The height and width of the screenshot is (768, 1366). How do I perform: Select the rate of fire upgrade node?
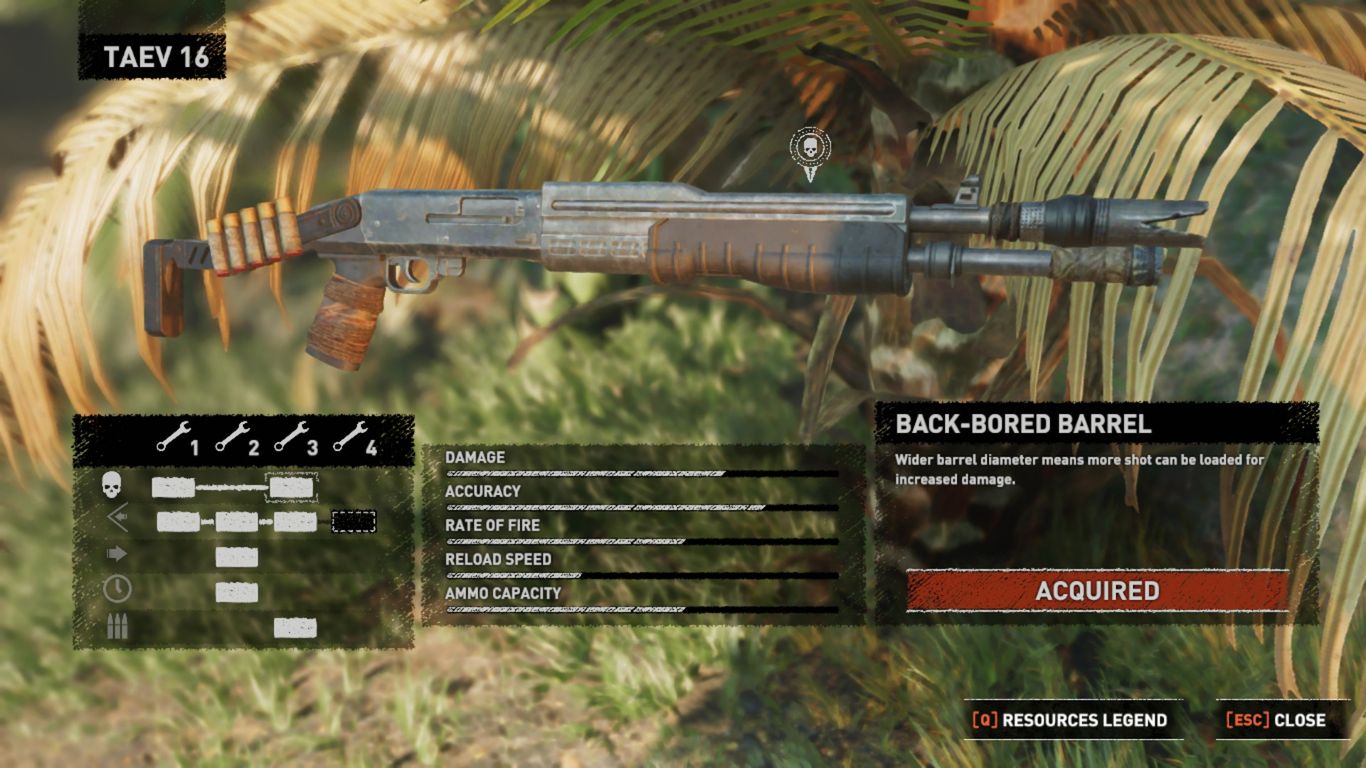click(237, 557)
